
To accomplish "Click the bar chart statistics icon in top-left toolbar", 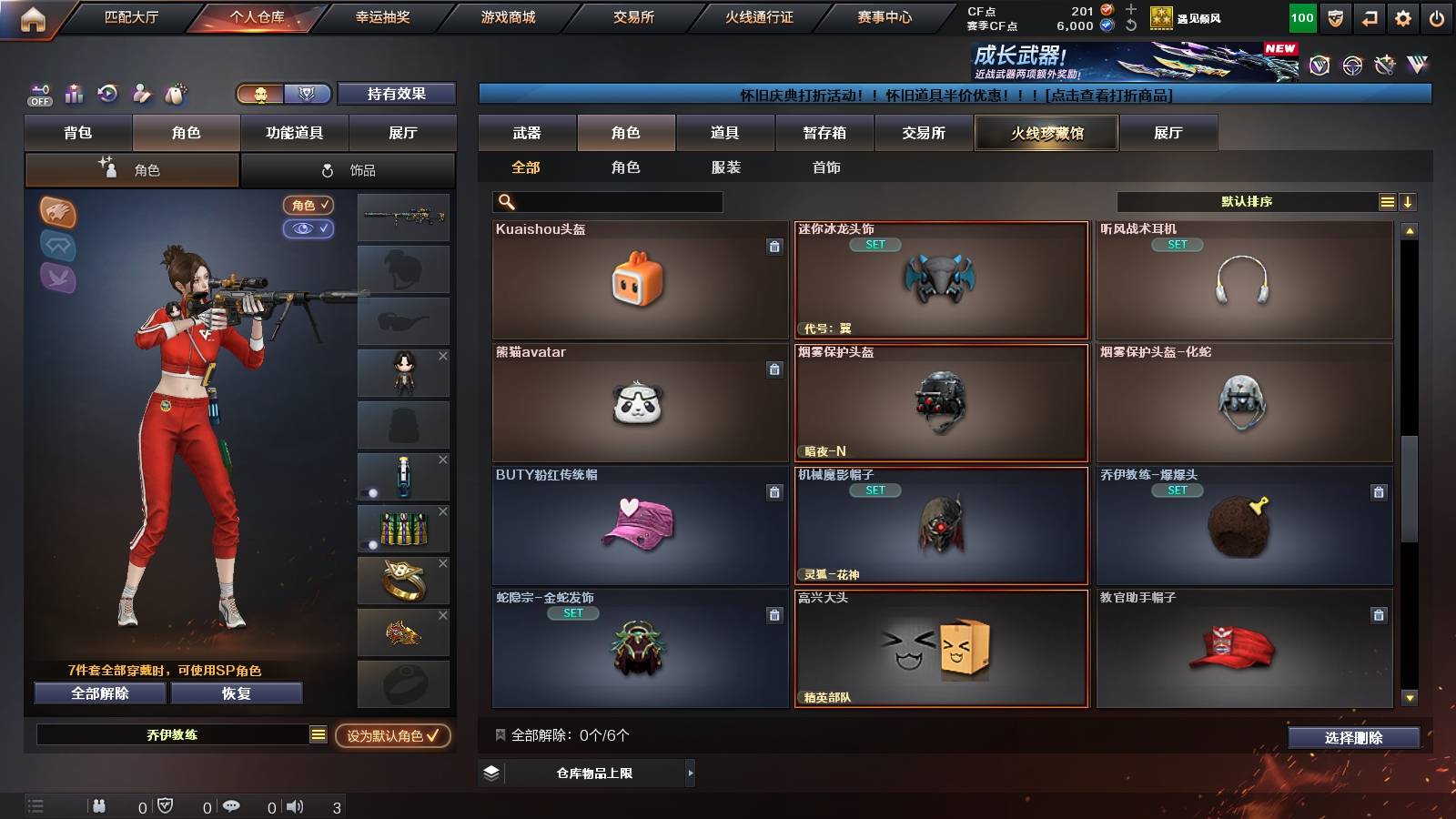I will [73, 93].
